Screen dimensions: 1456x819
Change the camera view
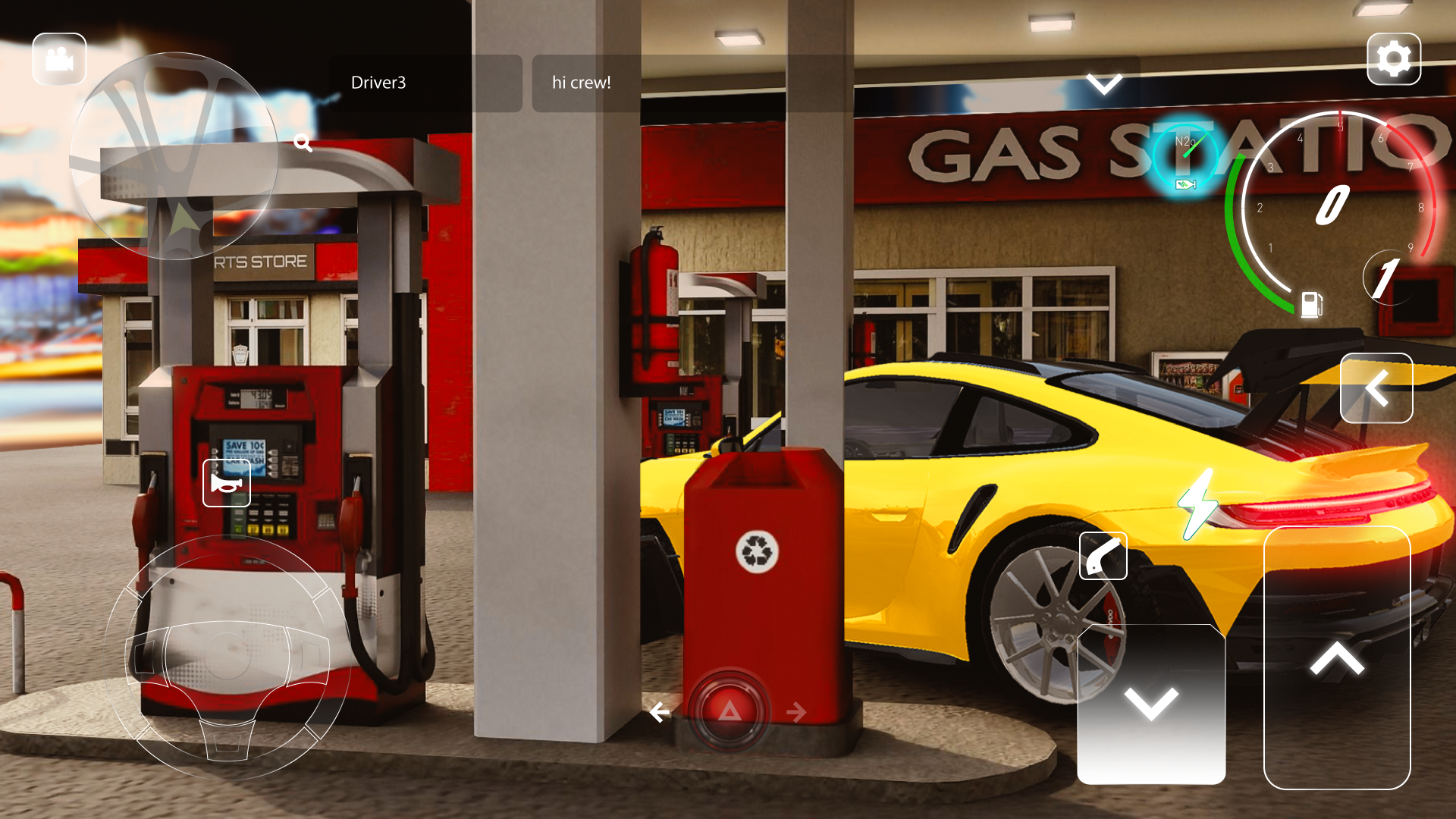(59, 59)
